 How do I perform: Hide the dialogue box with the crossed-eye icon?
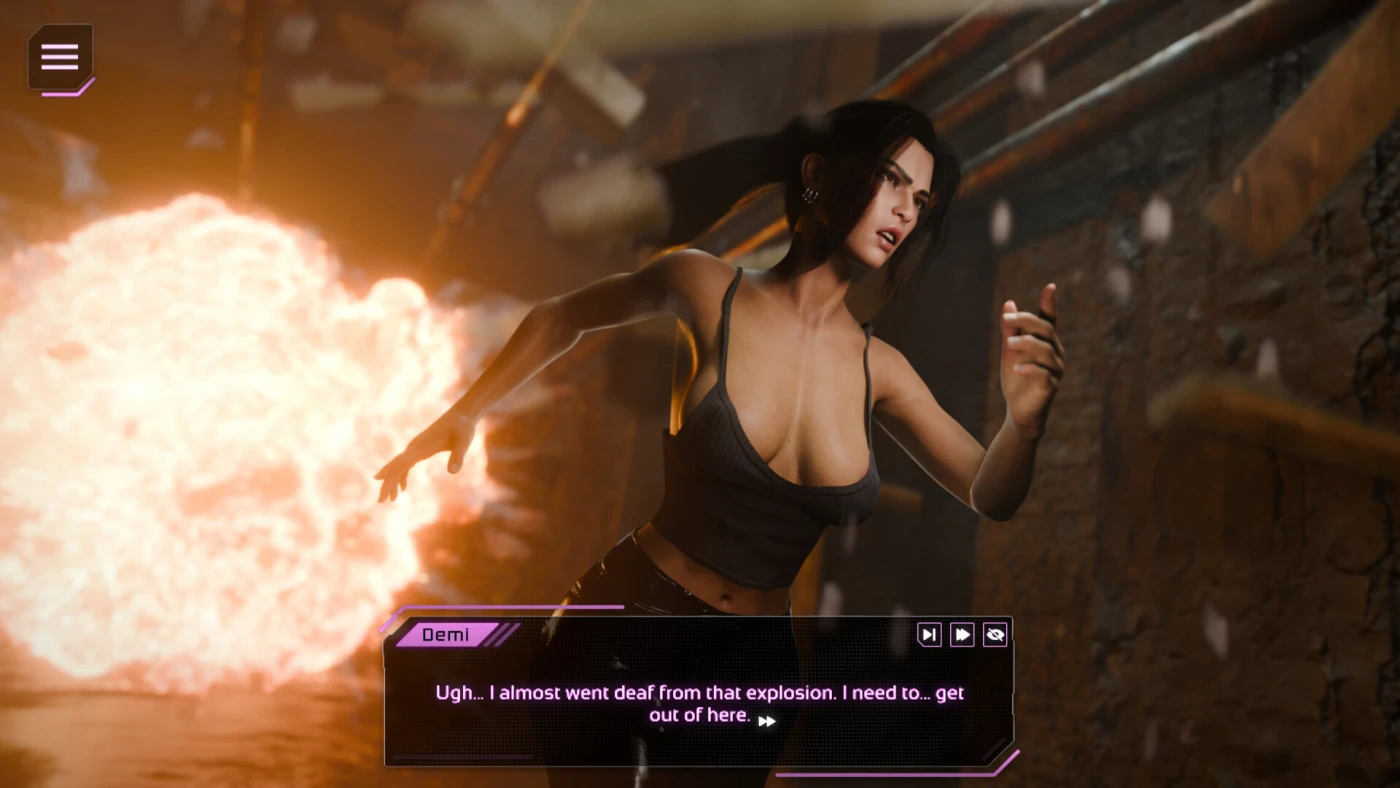(994, 634)
